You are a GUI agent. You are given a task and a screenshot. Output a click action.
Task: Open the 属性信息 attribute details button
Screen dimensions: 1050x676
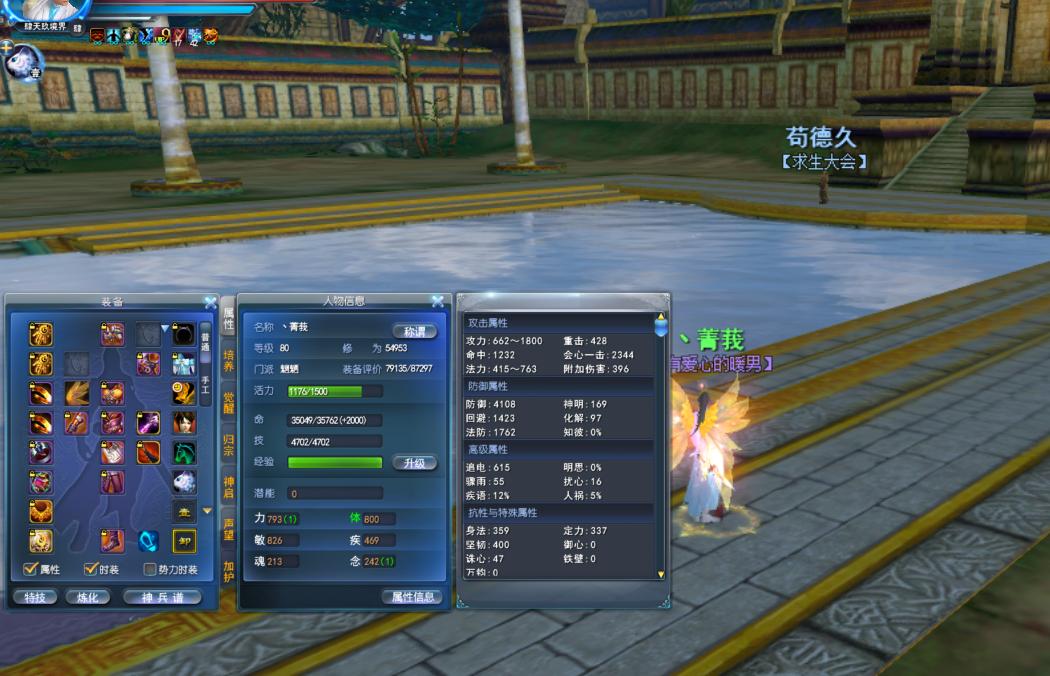tap(412, 597)
